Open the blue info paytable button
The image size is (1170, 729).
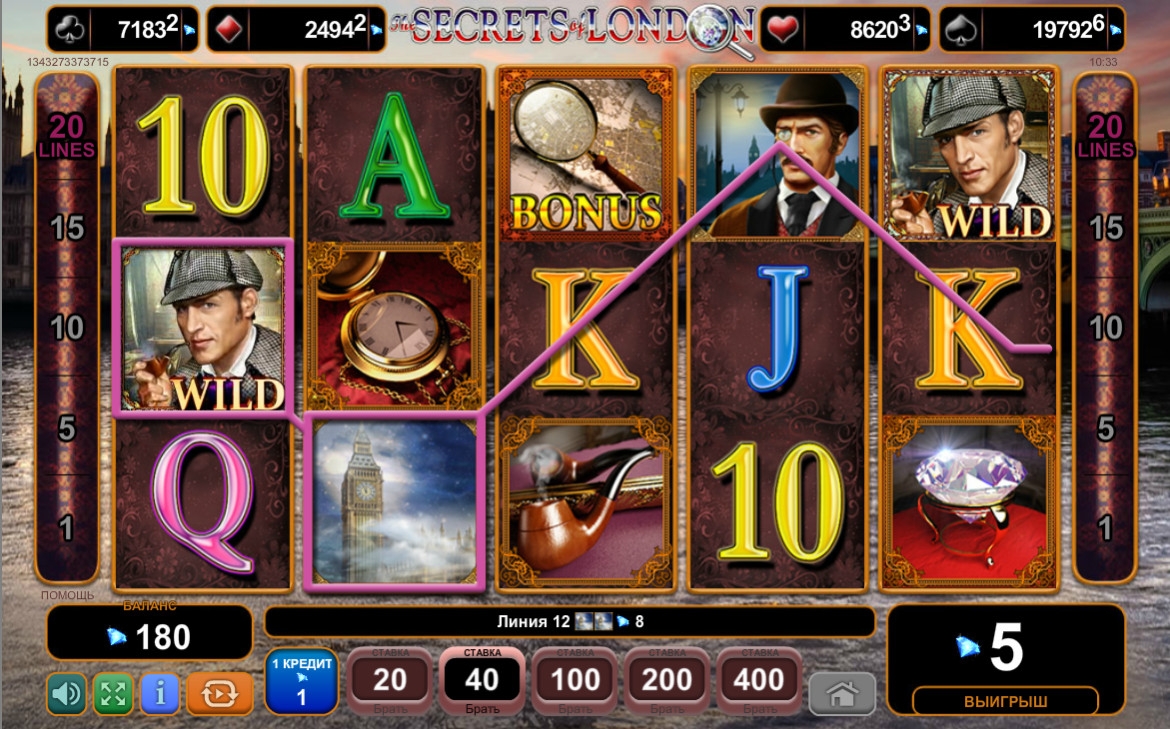pyautogui.click(x=160, y=694)
